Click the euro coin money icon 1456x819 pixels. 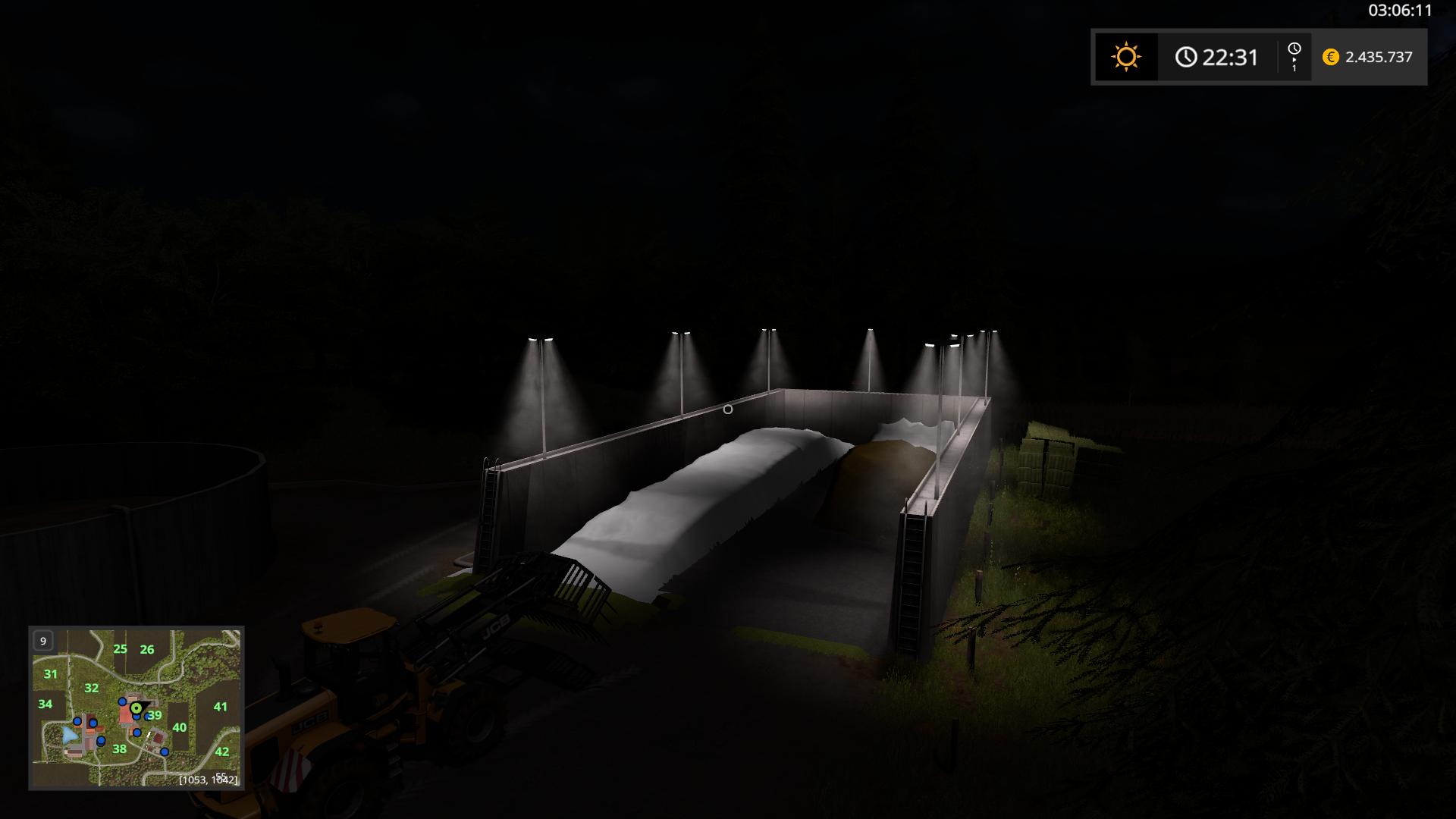point(1331,57)
